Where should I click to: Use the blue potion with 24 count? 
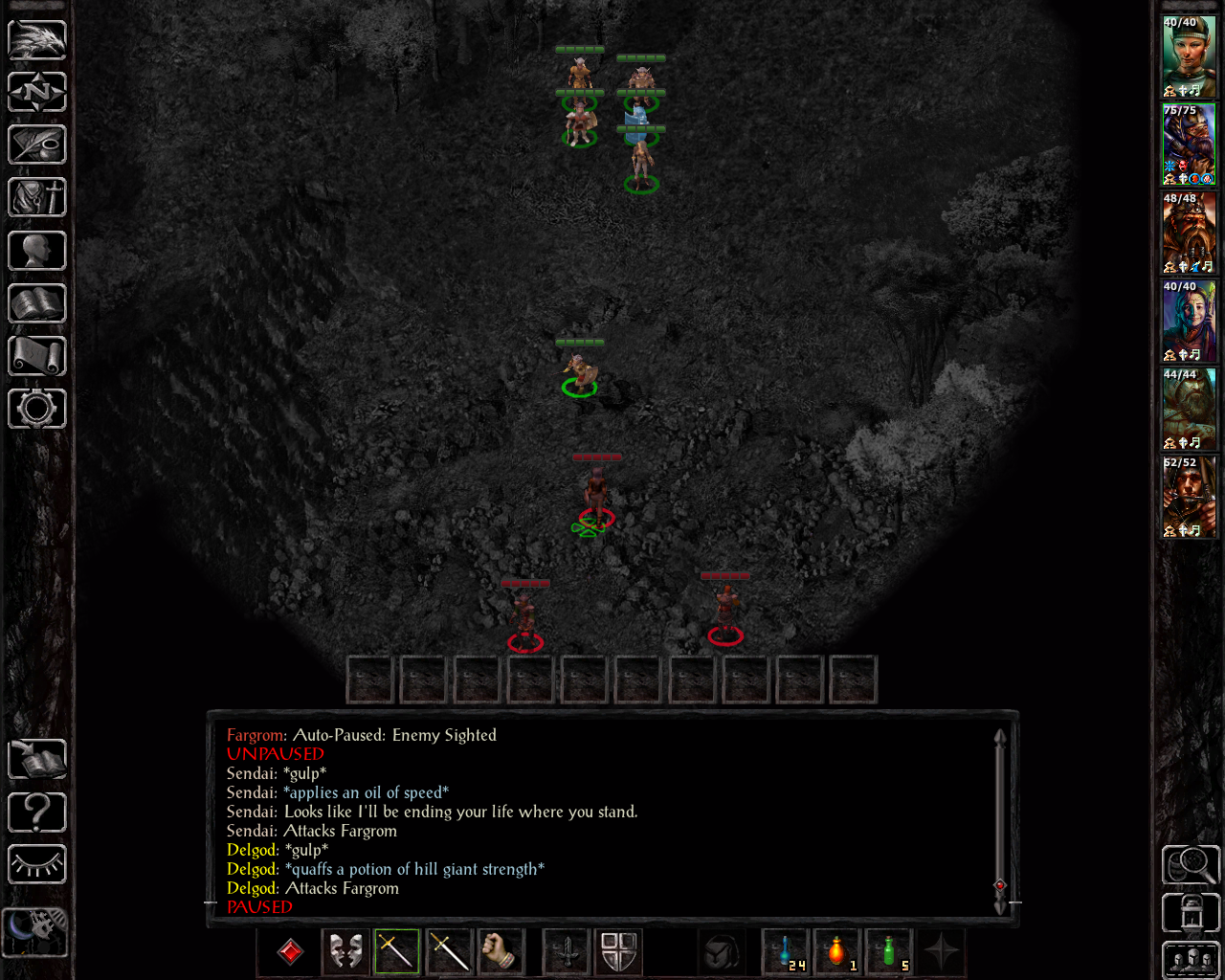click(x=786, y=952)
